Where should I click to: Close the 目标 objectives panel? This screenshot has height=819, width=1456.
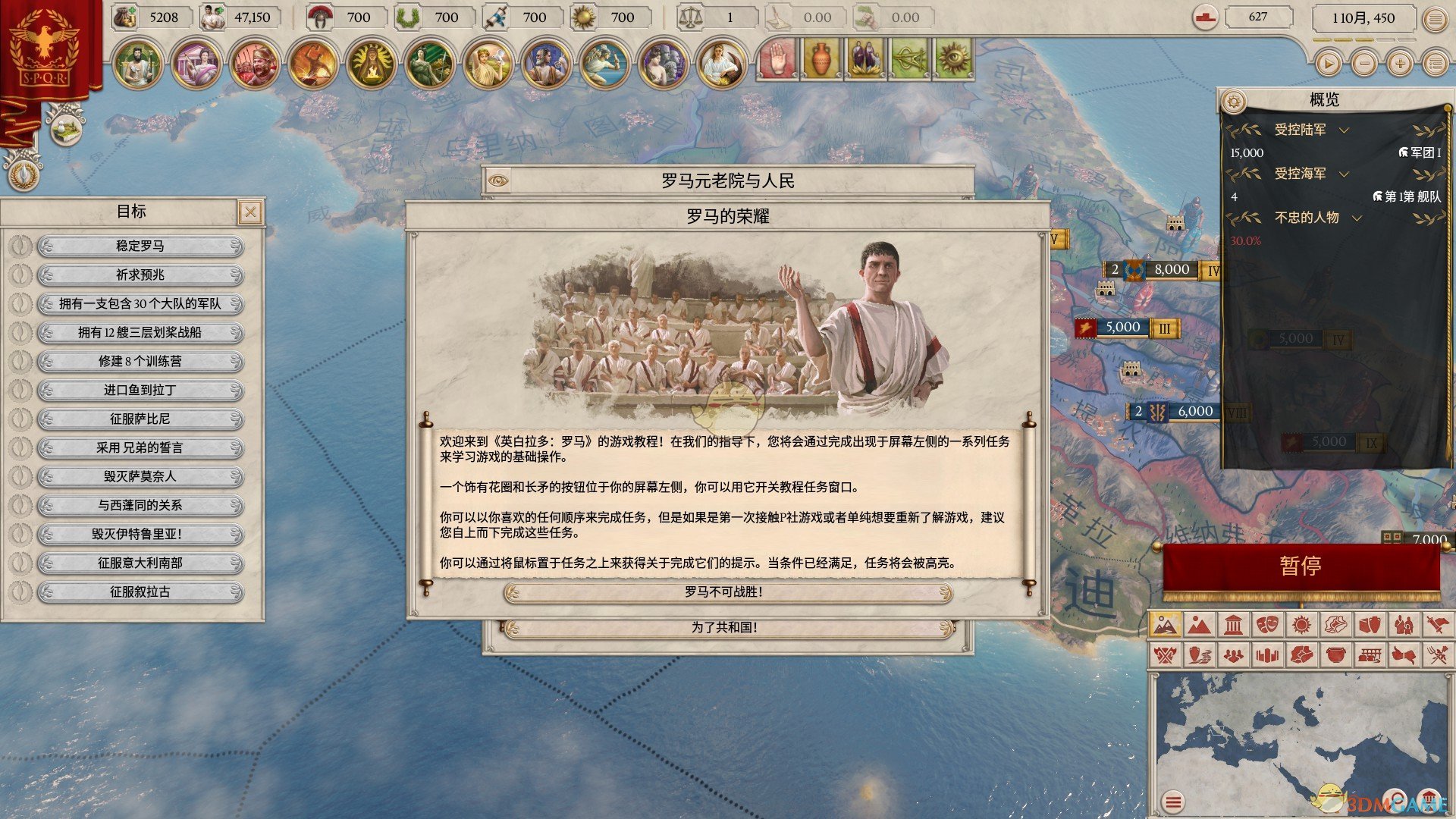coord(250,212)
